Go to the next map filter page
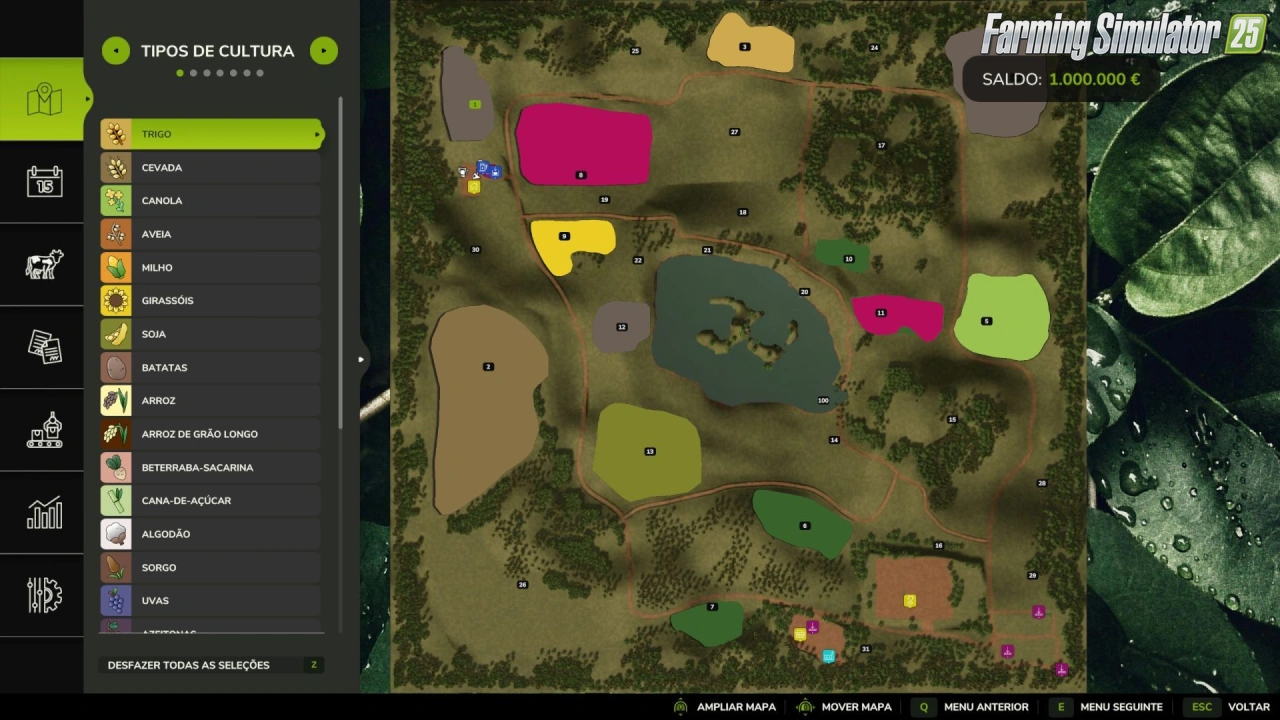This screenshot has width=1280, height=720. point(323,50)
